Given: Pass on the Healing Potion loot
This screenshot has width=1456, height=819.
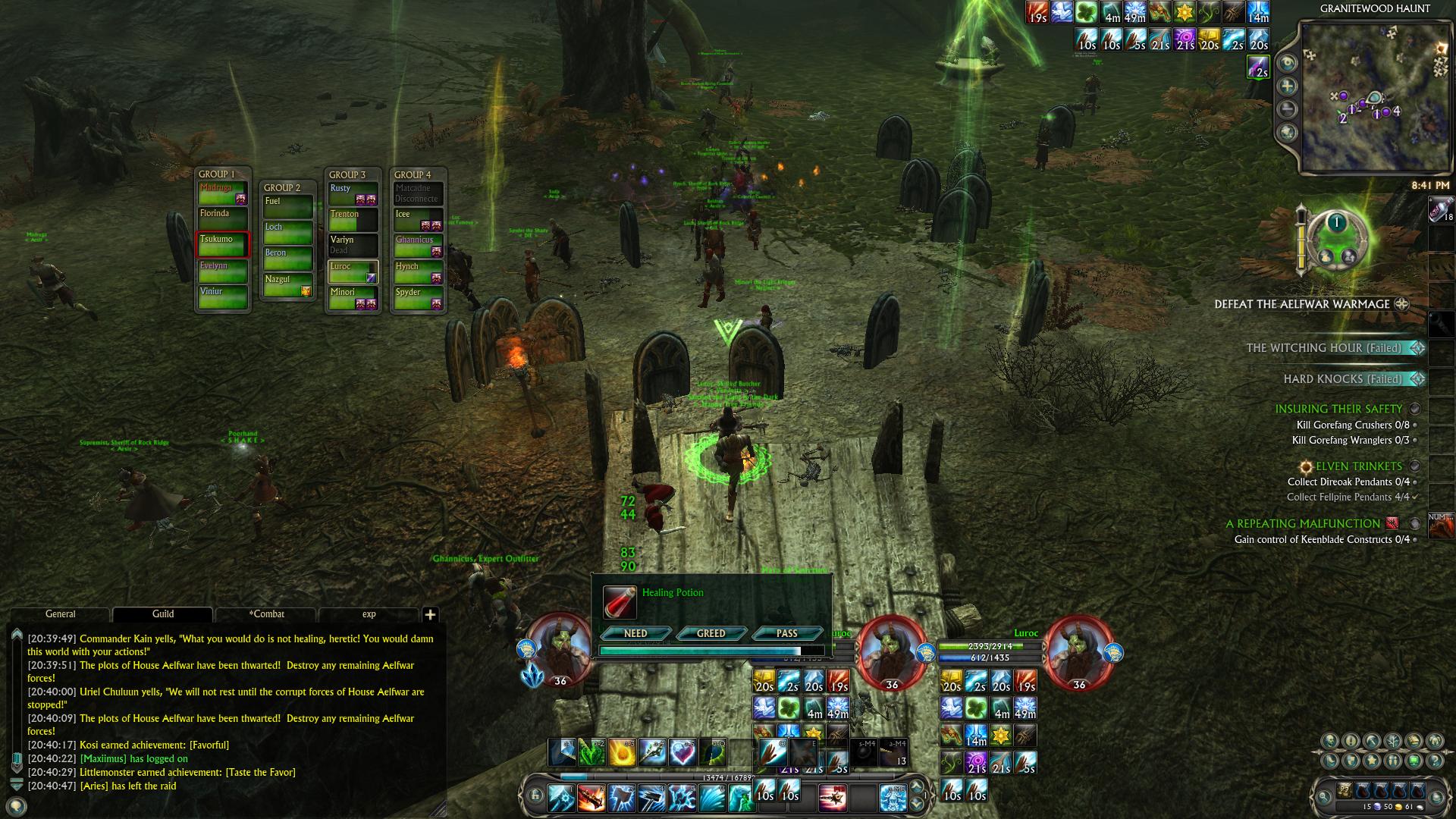Looking at the screenshot, I should pyautogui.click(x=786, y=633).
